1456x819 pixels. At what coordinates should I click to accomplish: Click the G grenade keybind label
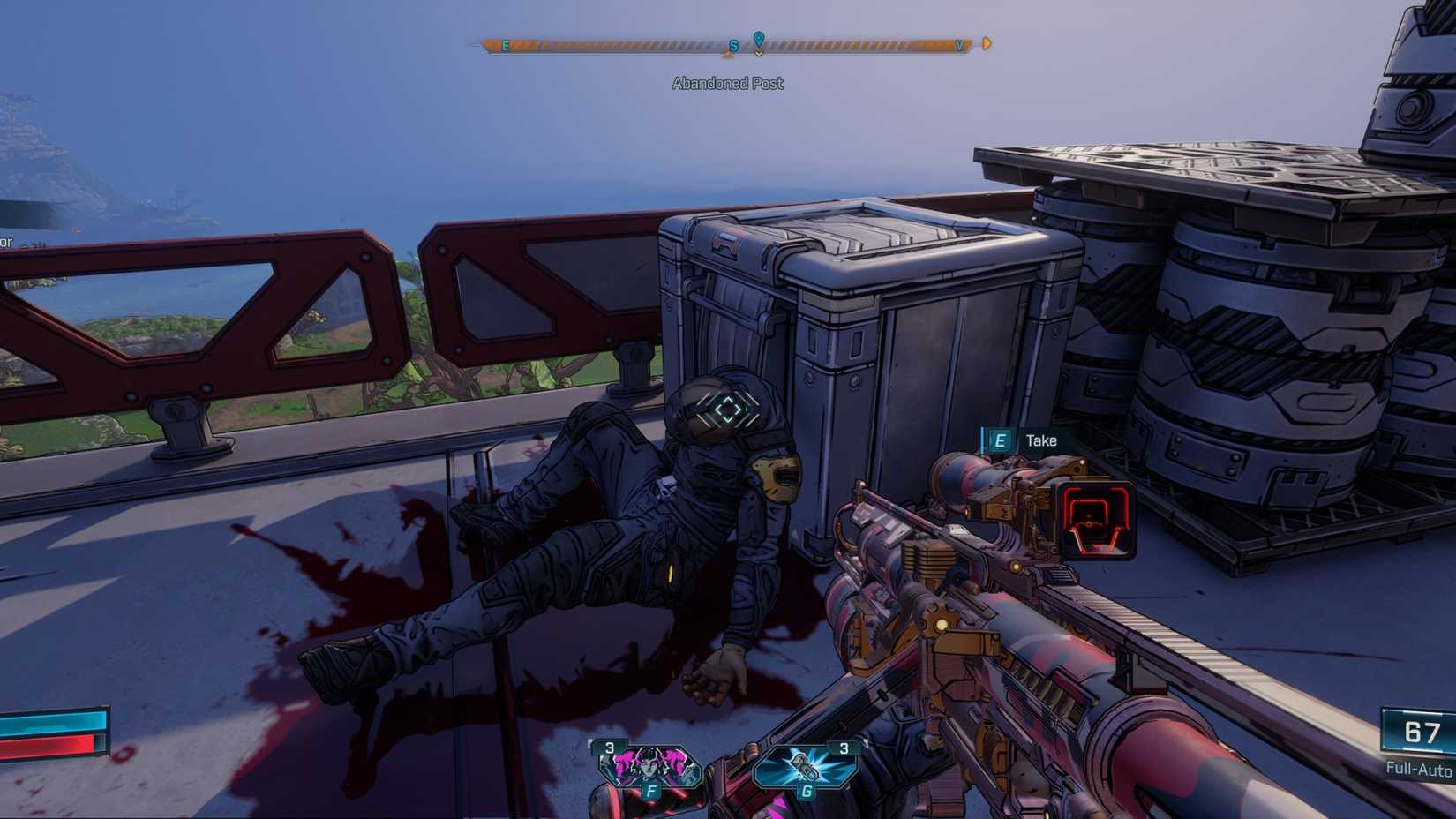[x=804, y=793]
